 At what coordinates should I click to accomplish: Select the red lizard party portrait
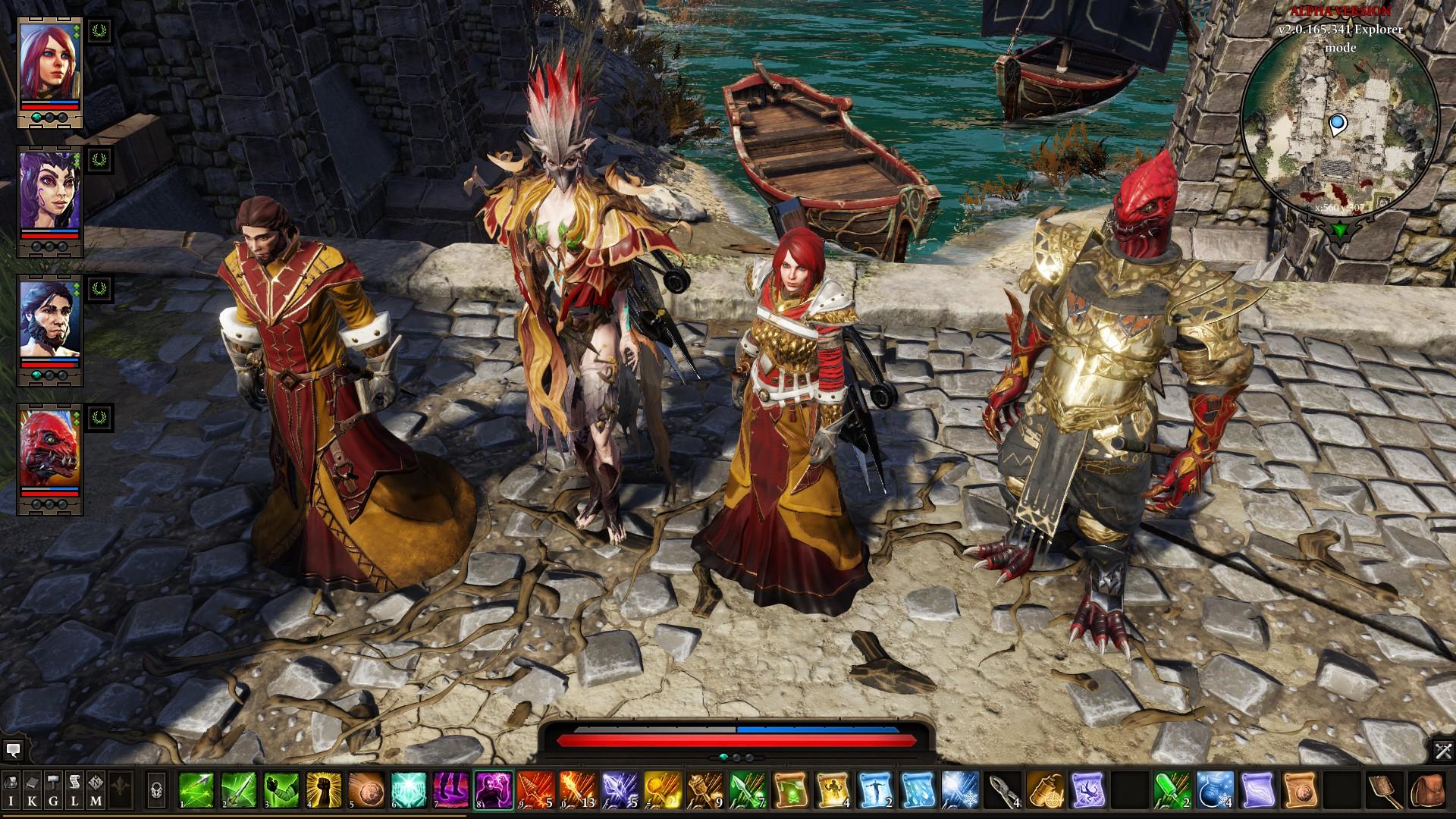click(x=49, y=447)
